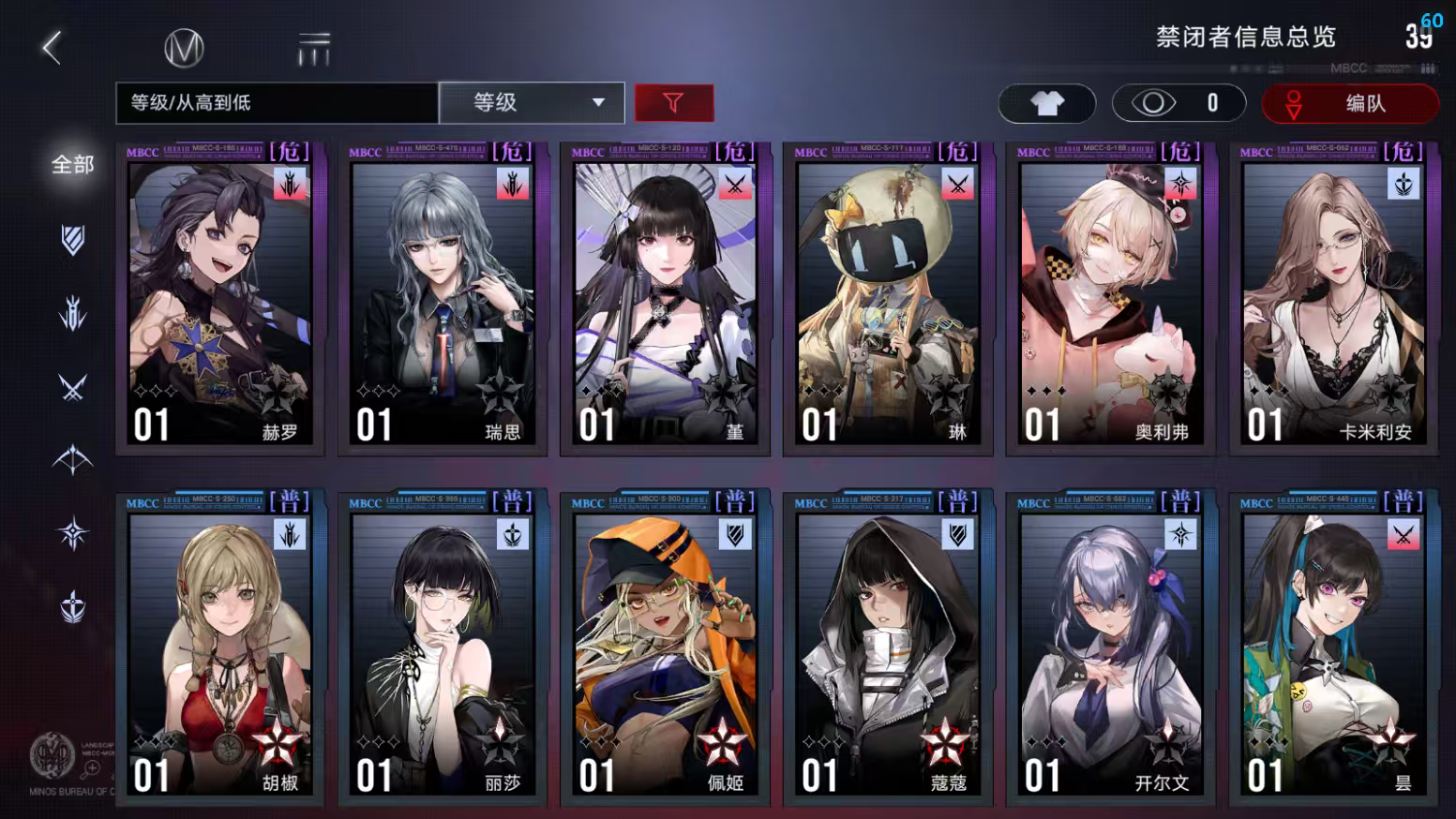Toggle the eye visibility control showing 0
This screenshot has height=819, width=1456.
pos(1178,103)
